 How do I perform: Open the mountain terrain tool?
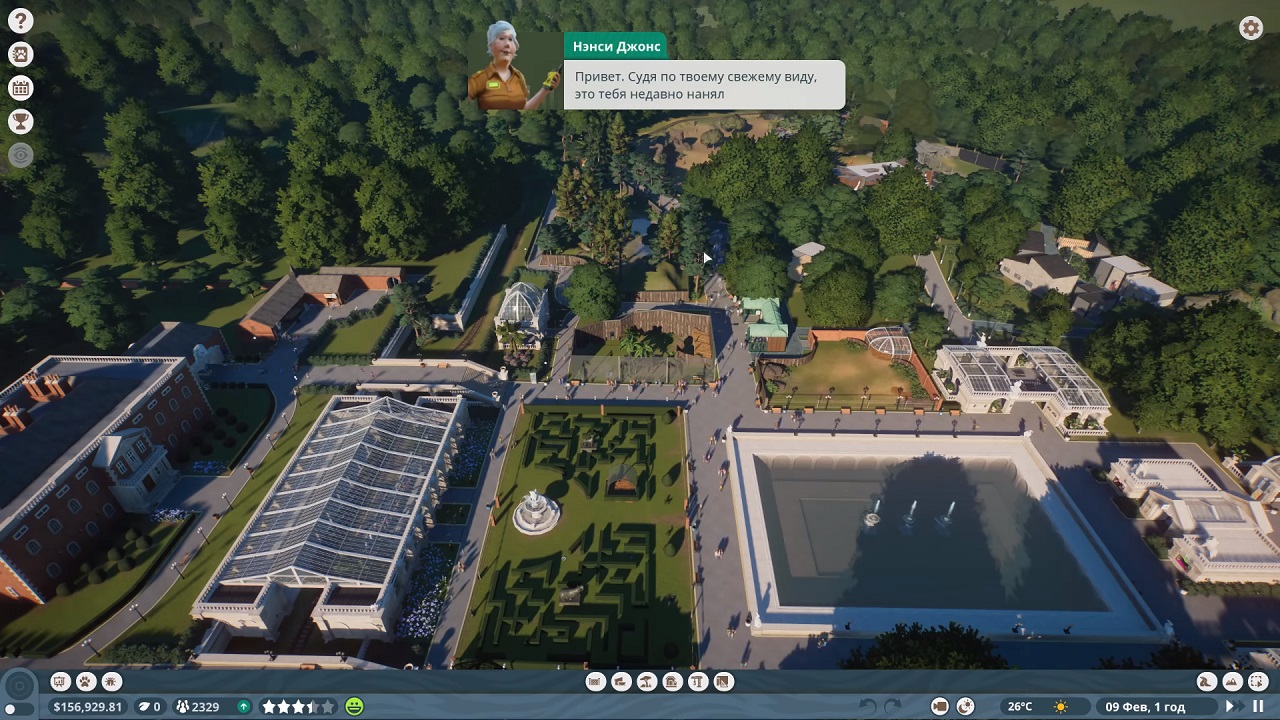(x=1232, y=682)
